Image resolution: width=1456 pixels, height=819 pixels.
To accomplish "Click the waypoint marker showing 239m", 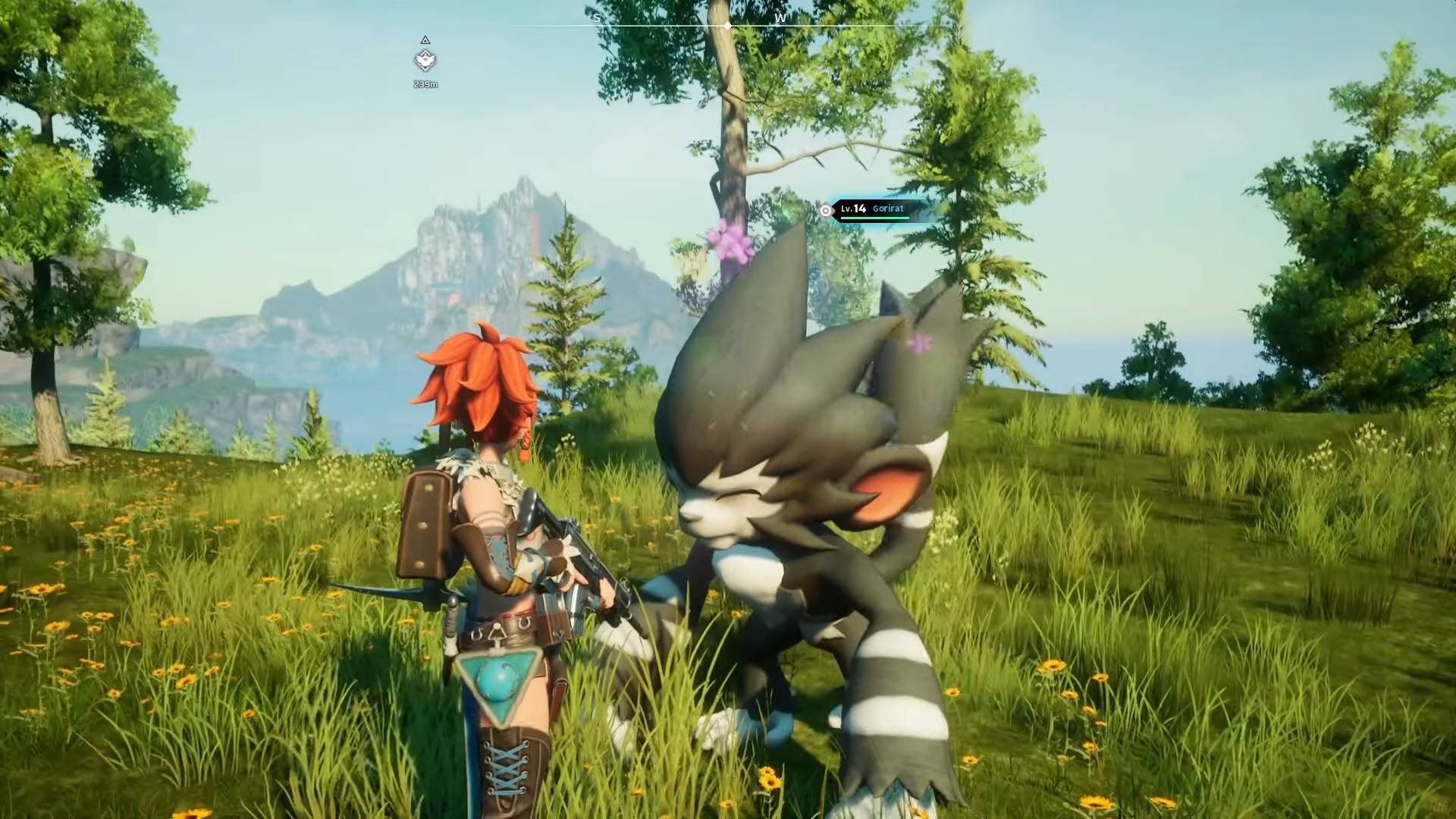I will tap(425, 60).
